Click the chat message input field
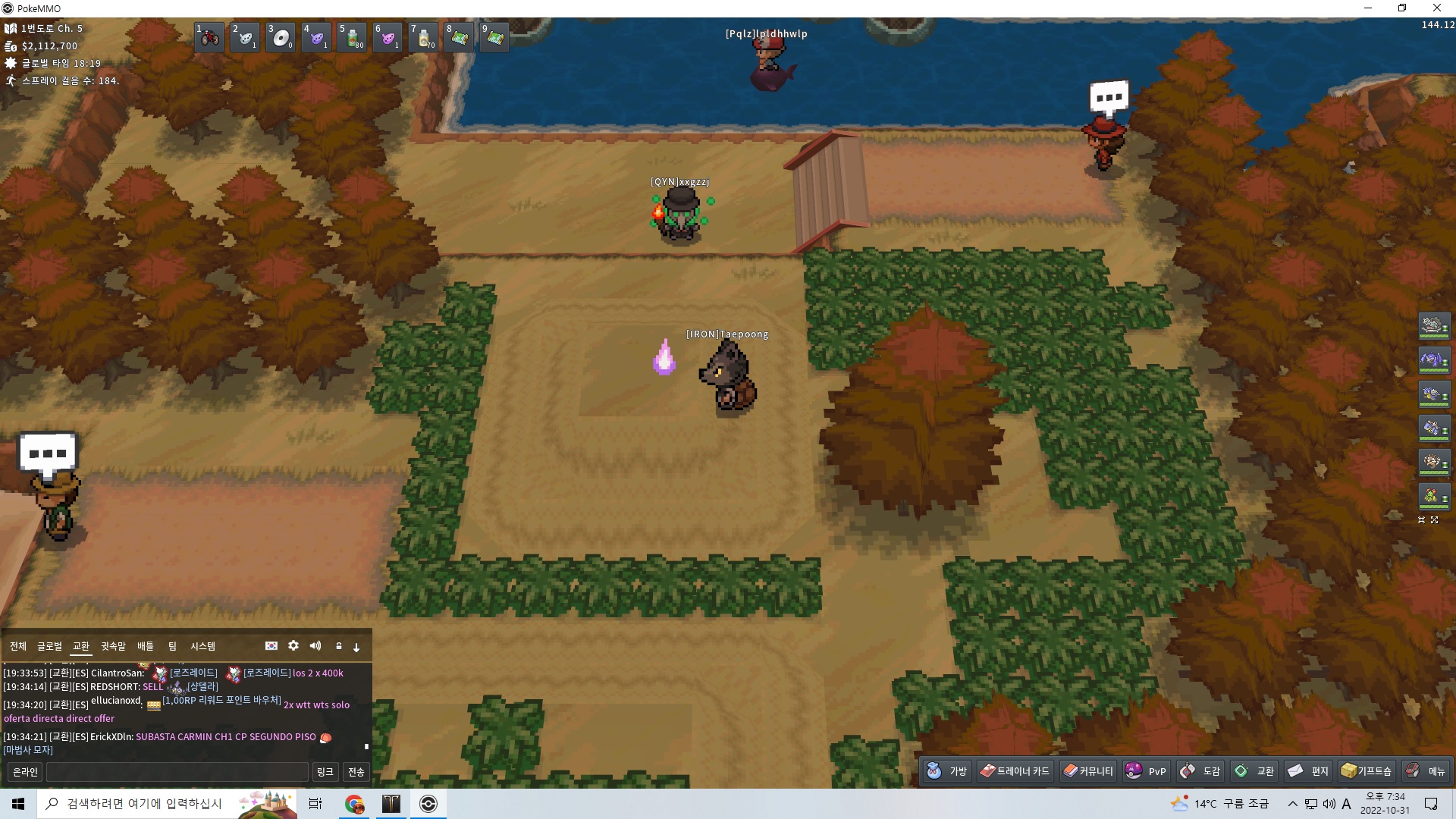 coord(177,772)
